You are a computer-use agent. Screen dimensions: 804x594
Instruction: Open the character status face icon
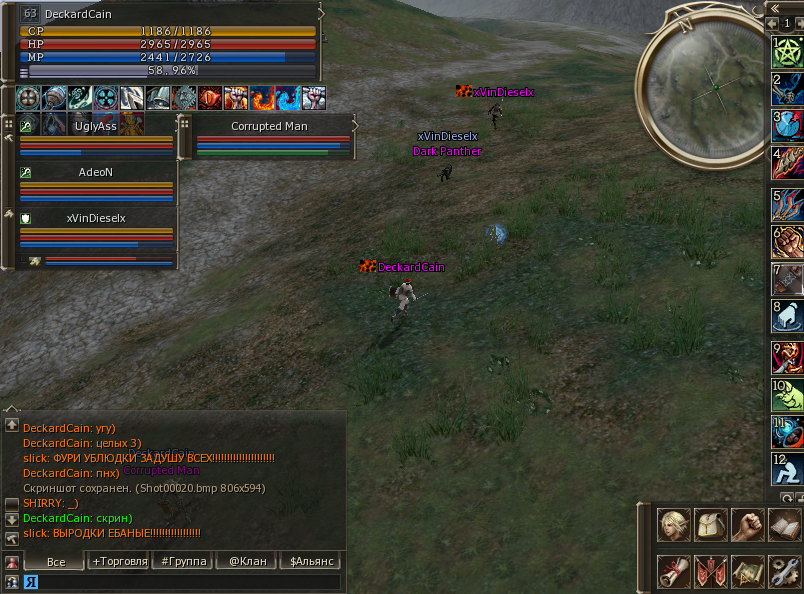pos(673,524)
